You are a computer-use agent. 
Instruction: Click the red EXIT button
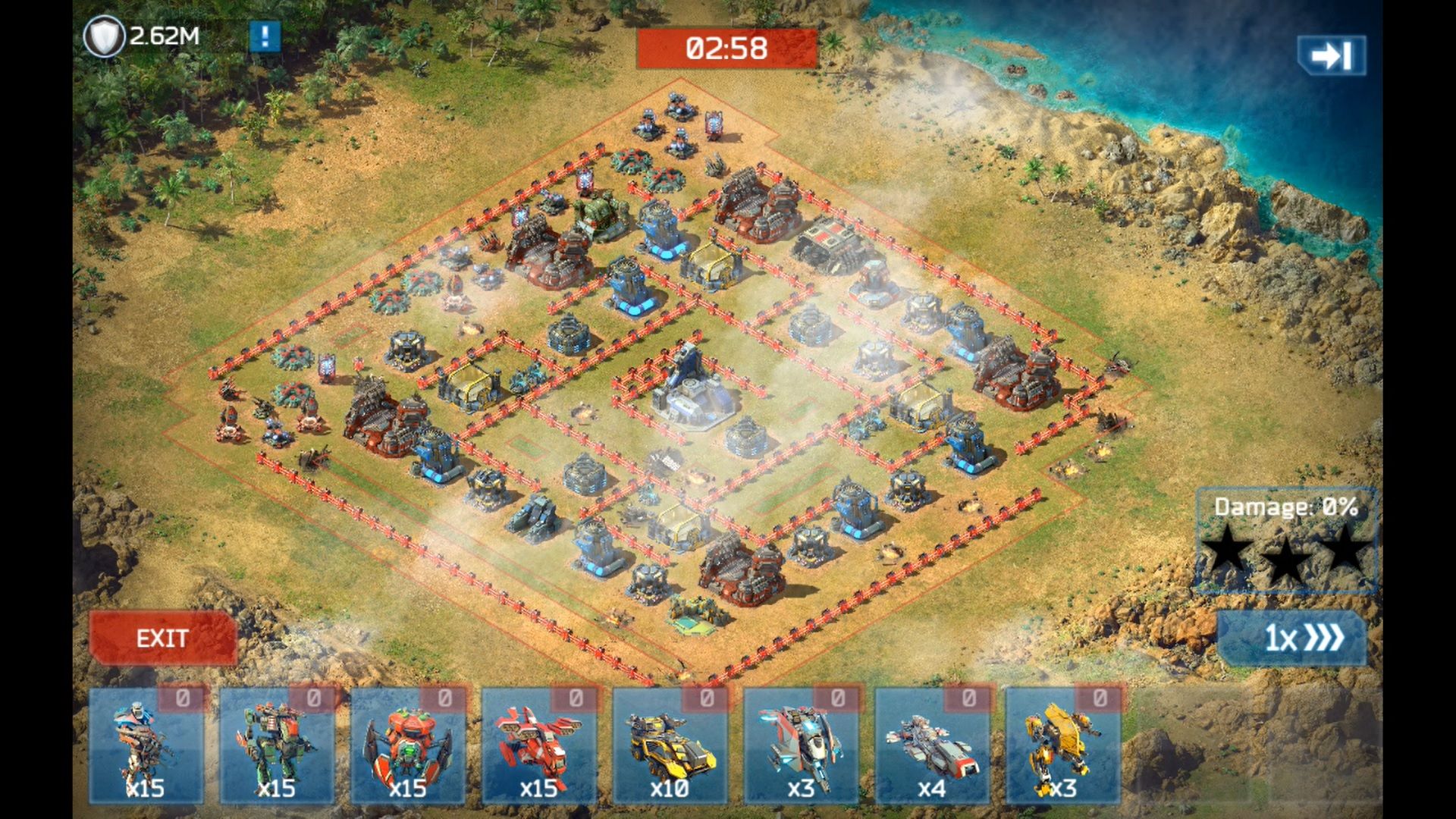162,639
